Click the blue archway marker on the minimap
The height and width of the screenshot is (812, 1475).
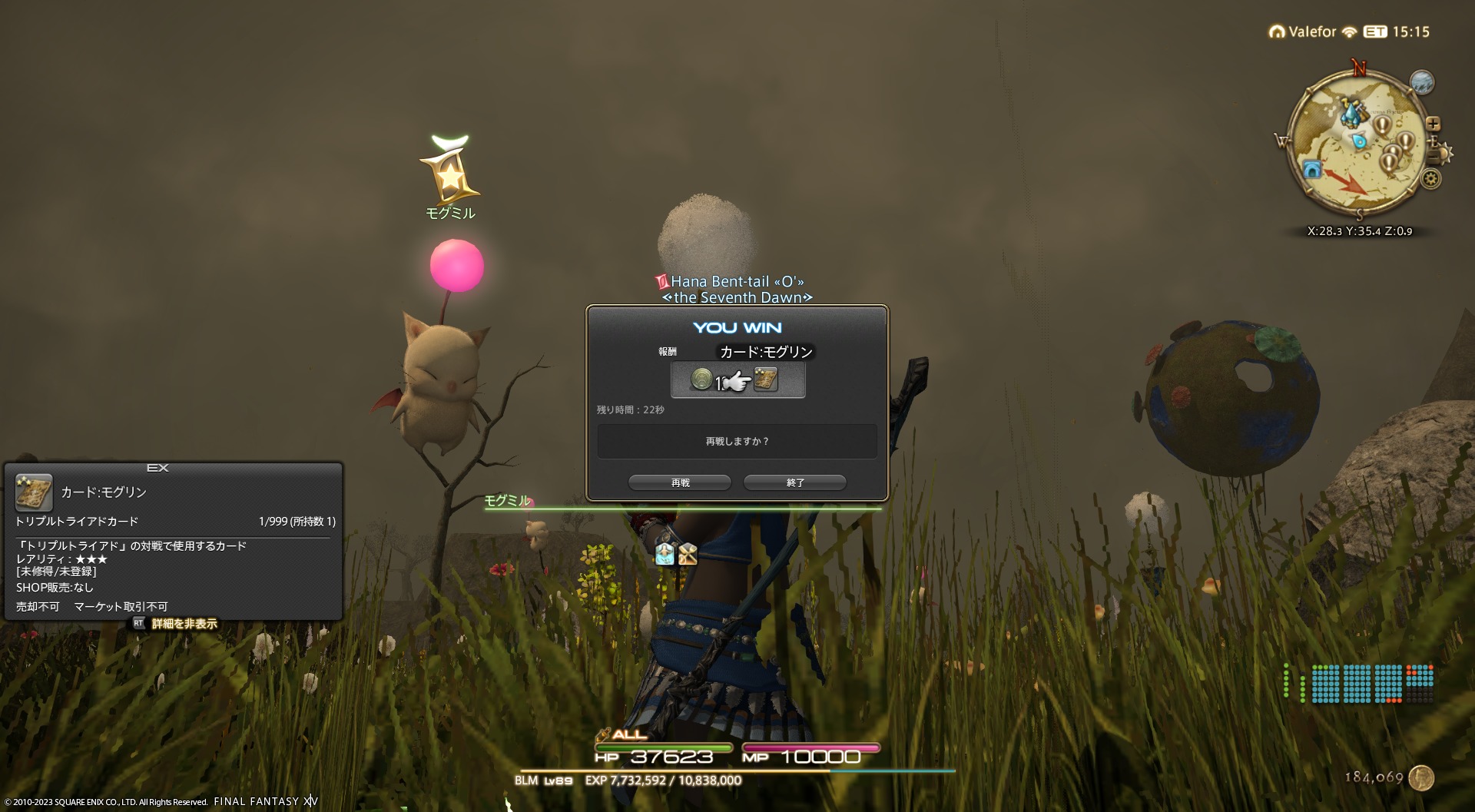coord(1311,169)
